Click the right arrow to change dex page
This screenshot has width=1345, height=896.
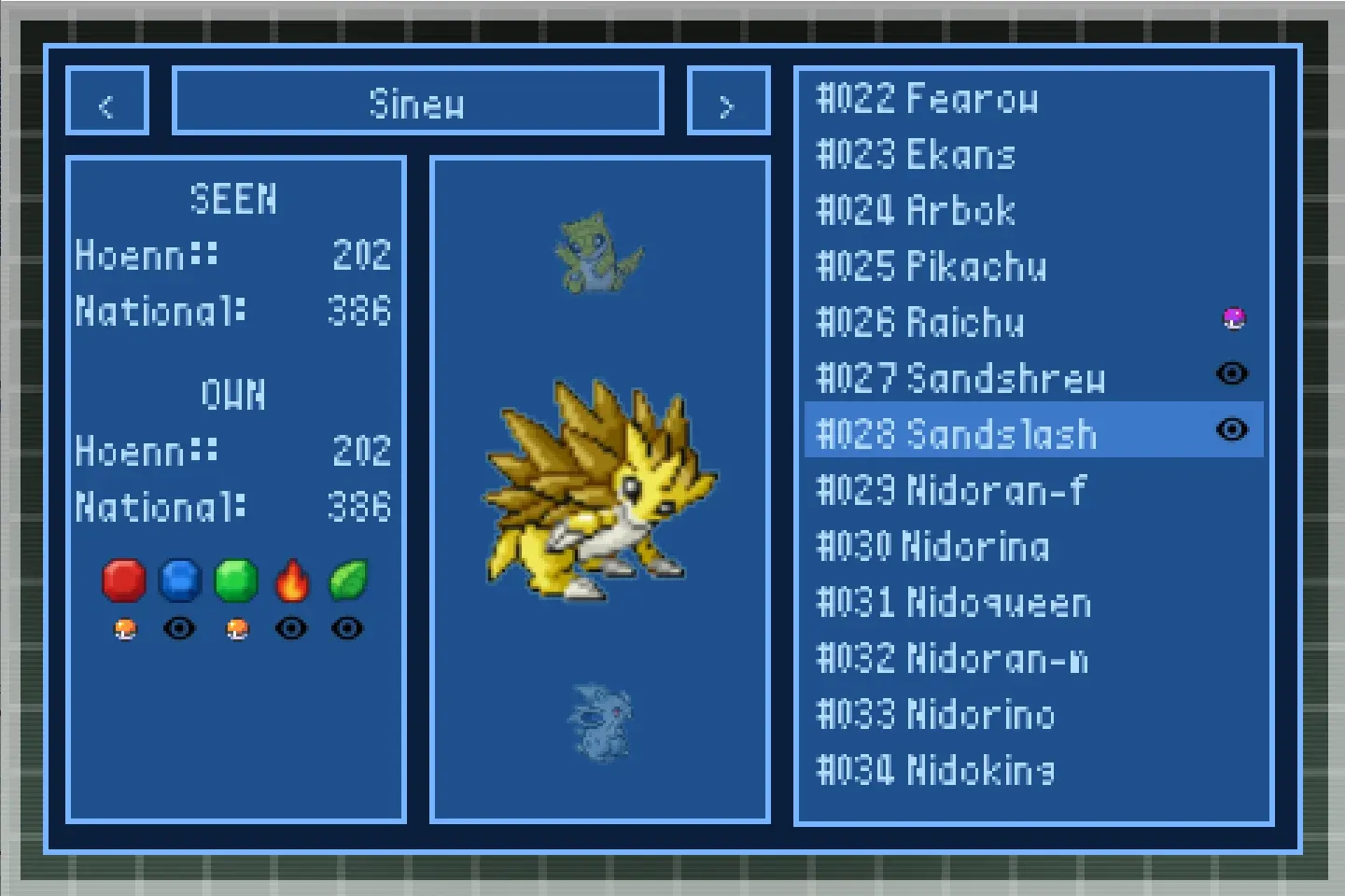pos(728,100)
